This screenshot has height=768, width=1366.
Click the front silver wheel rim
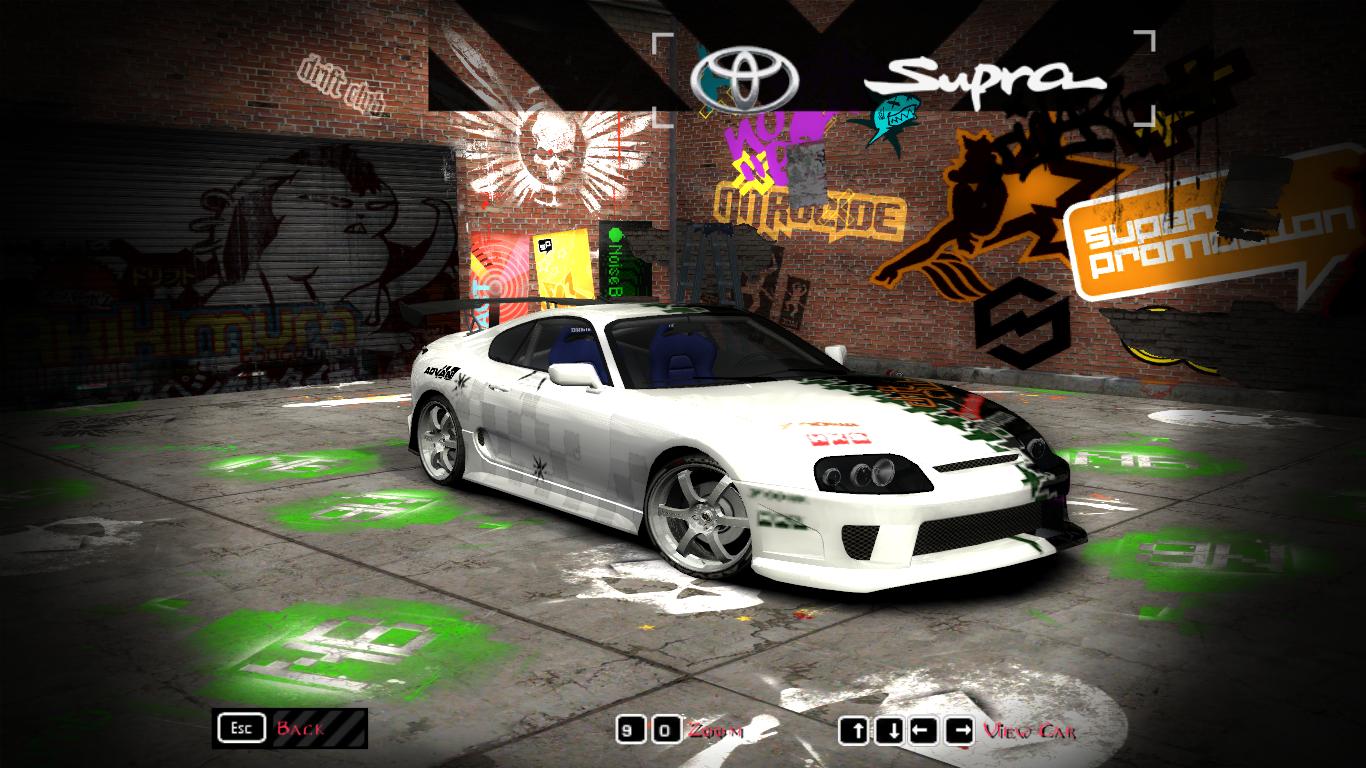coord(703,516)
